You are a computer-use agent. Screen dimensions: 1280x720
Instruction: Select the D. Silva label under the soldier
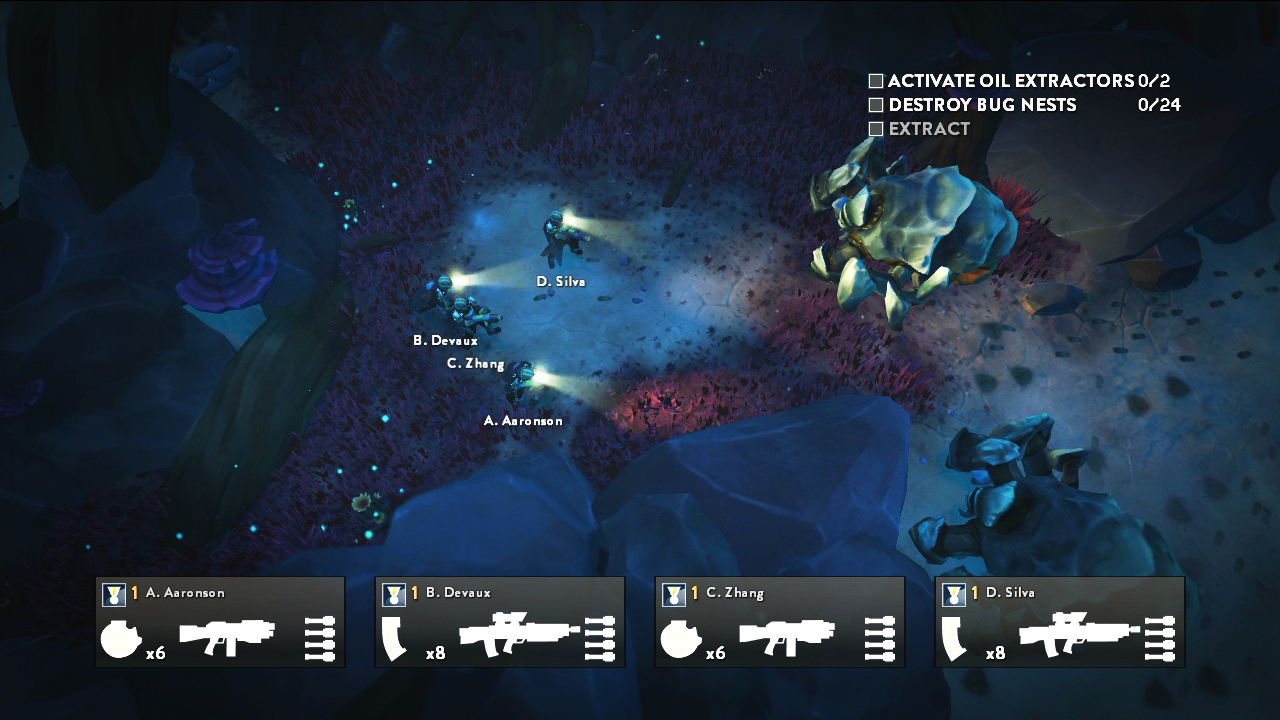[x=560, y=282]
